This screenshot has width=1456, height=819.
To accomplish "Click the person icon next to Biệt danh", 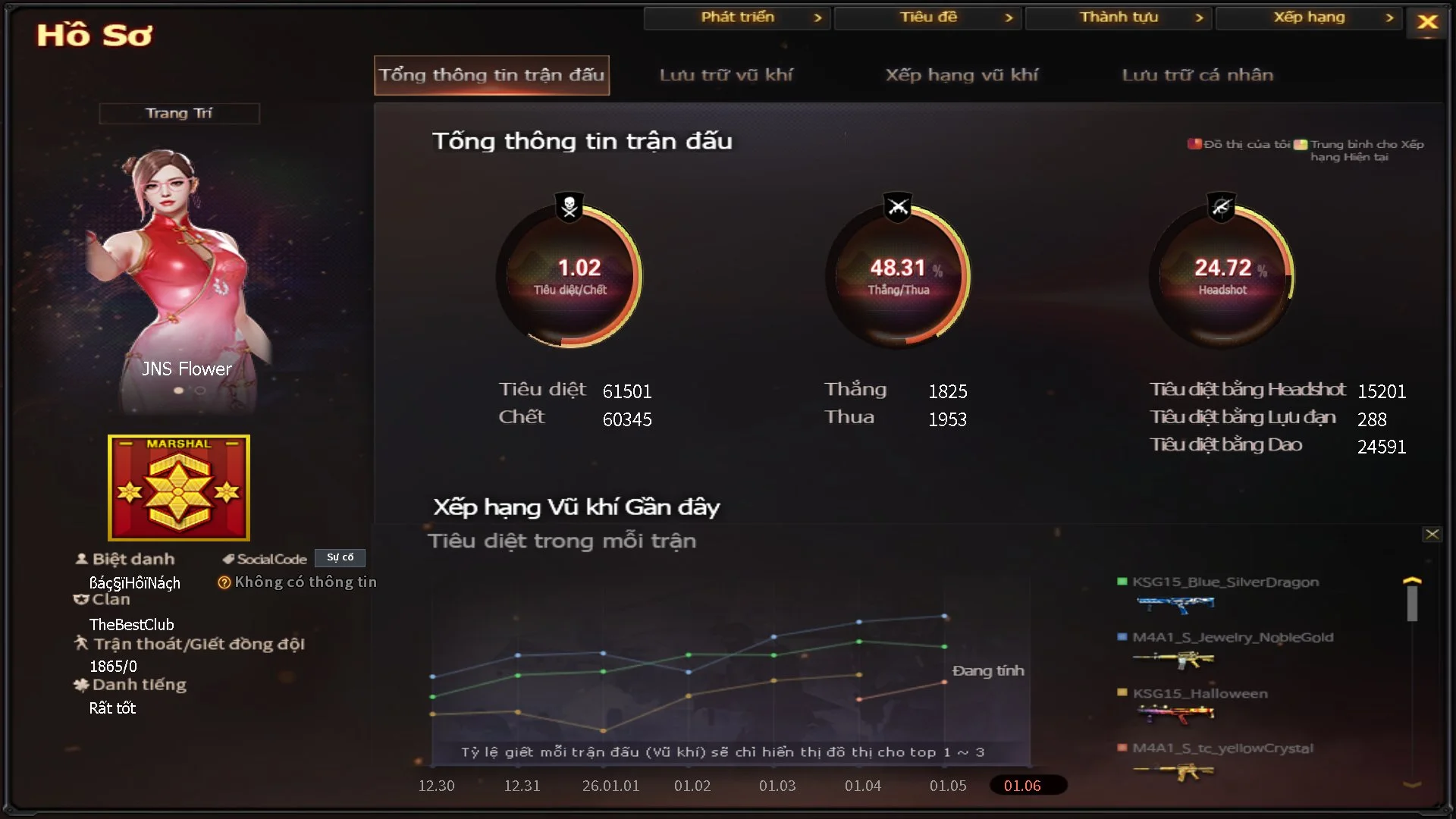I will pos(80,558).
